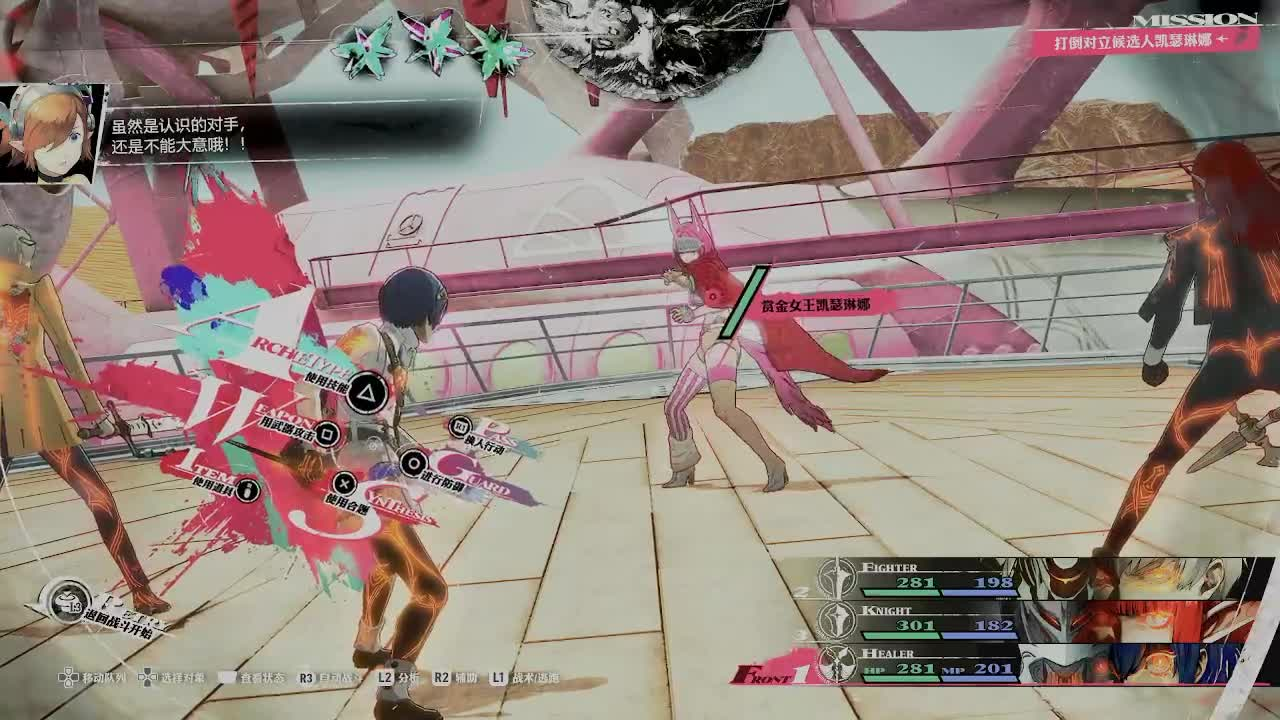Choose the Archetype skill command

(367, 391)
